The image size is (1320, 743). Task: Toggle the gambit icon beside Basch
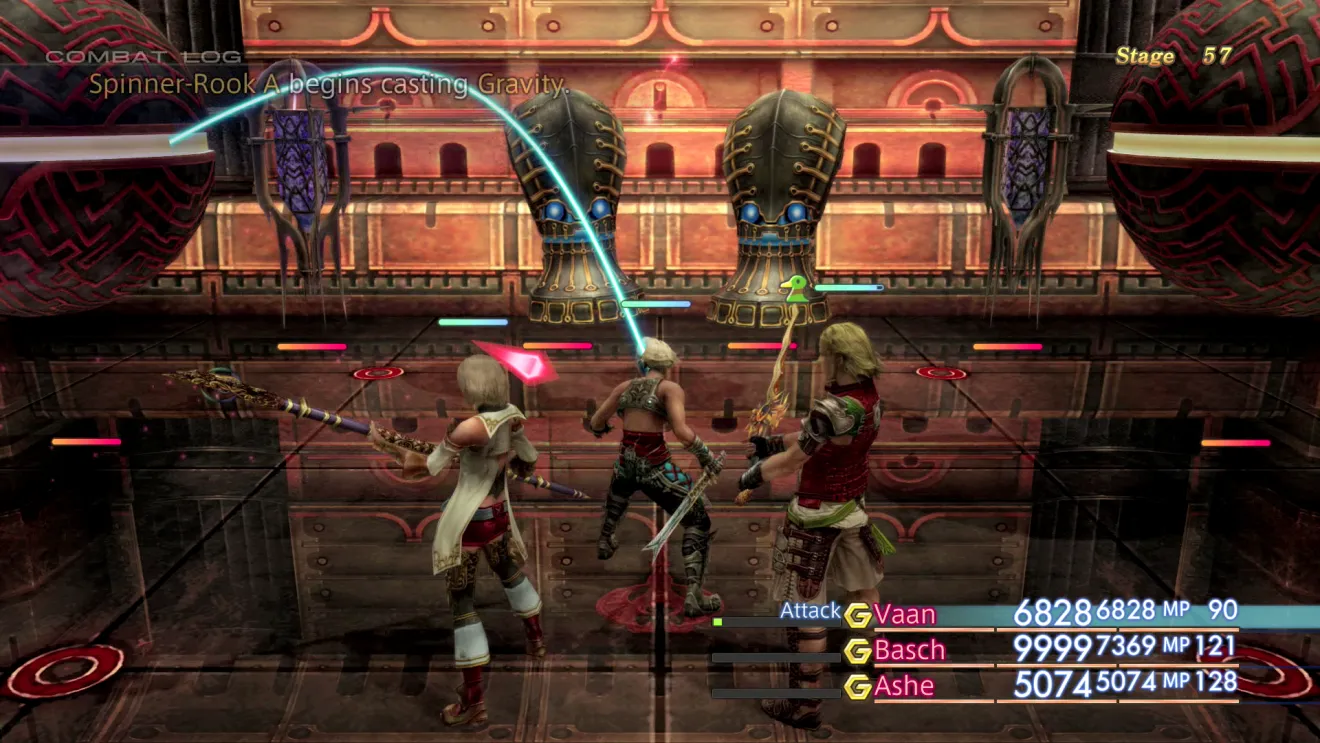click(857, 651)
